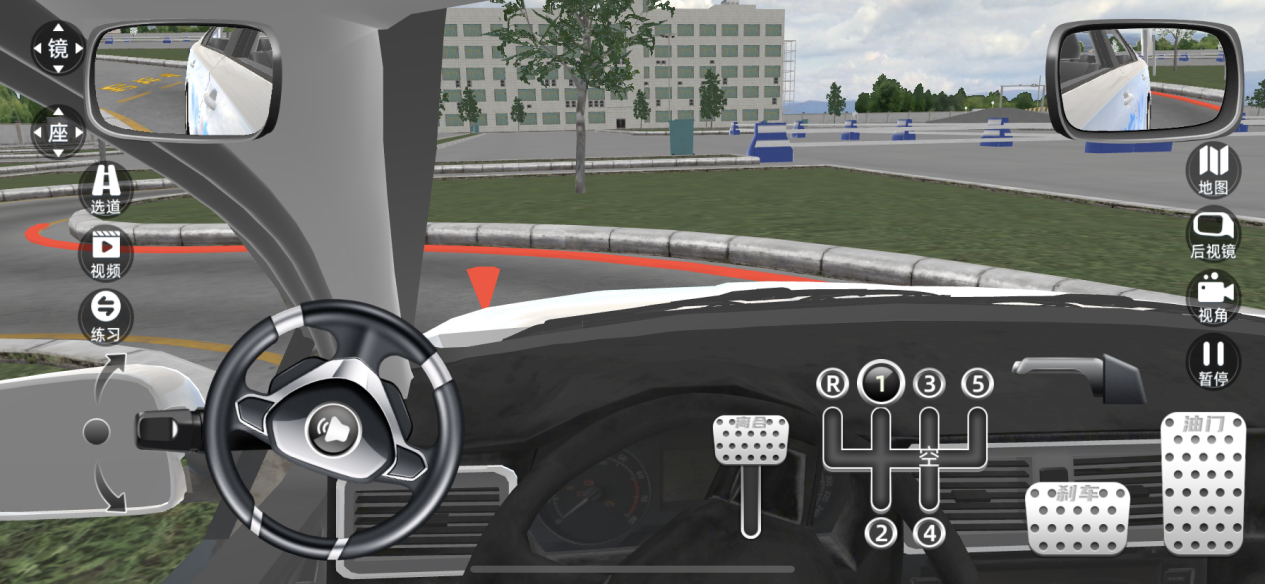1265x584 pixels.
Task: Toggle the rear-view mirror (后视镜)
Action: tap(1213, 234)
